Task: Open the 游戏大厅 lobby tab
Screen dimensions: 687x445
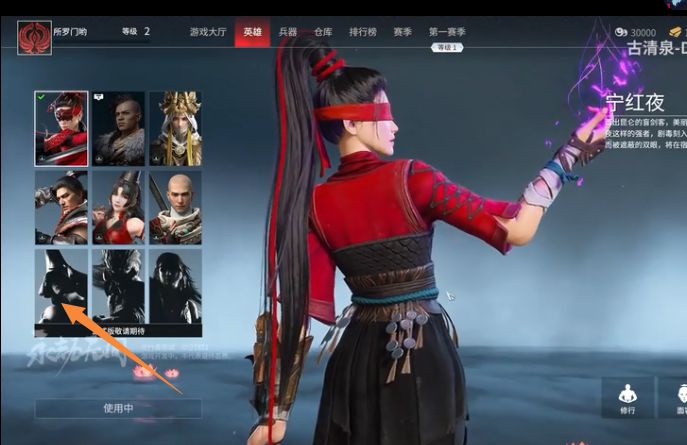Action: point(208,32)
